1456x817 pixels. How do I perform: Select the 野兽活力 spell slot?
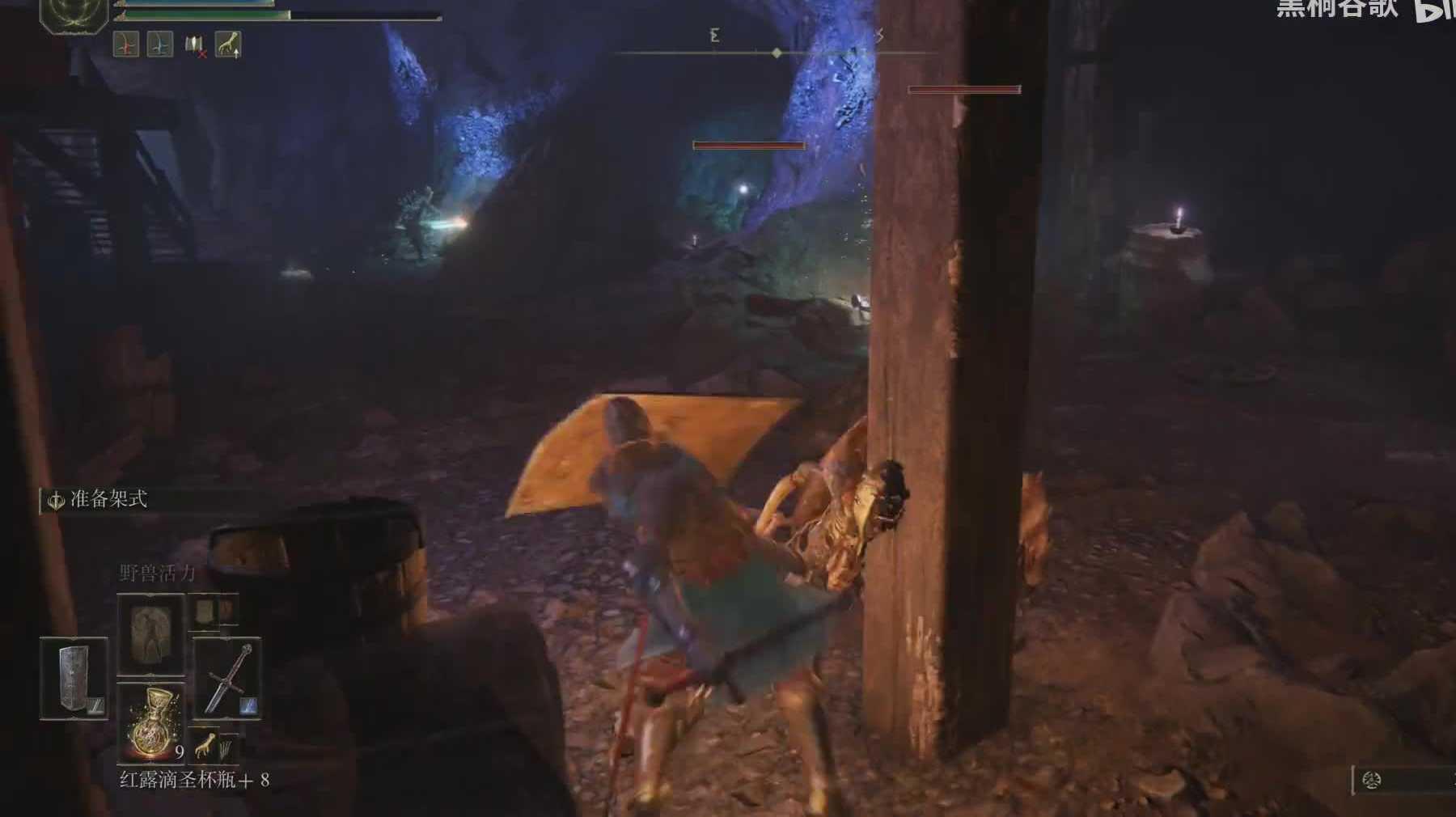pyautogui.click(x=151, y=633)
